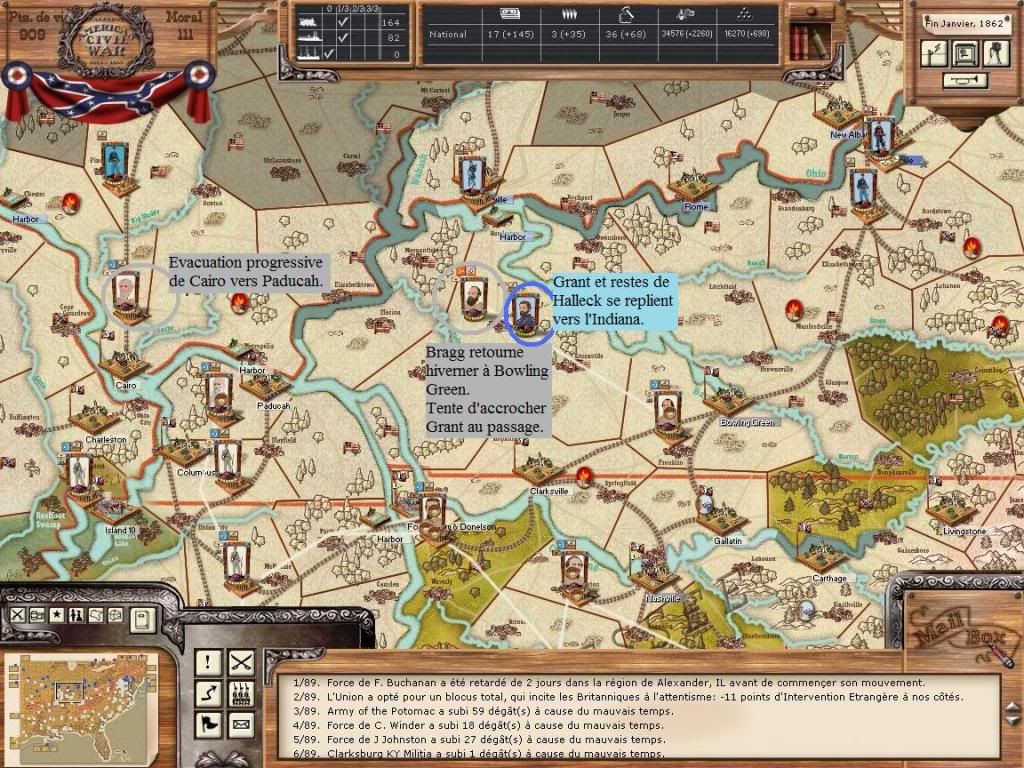This screenshot has width=1024, height=768.
Task: Click the telegraph pole icon
Action: [x=932, y=54]
